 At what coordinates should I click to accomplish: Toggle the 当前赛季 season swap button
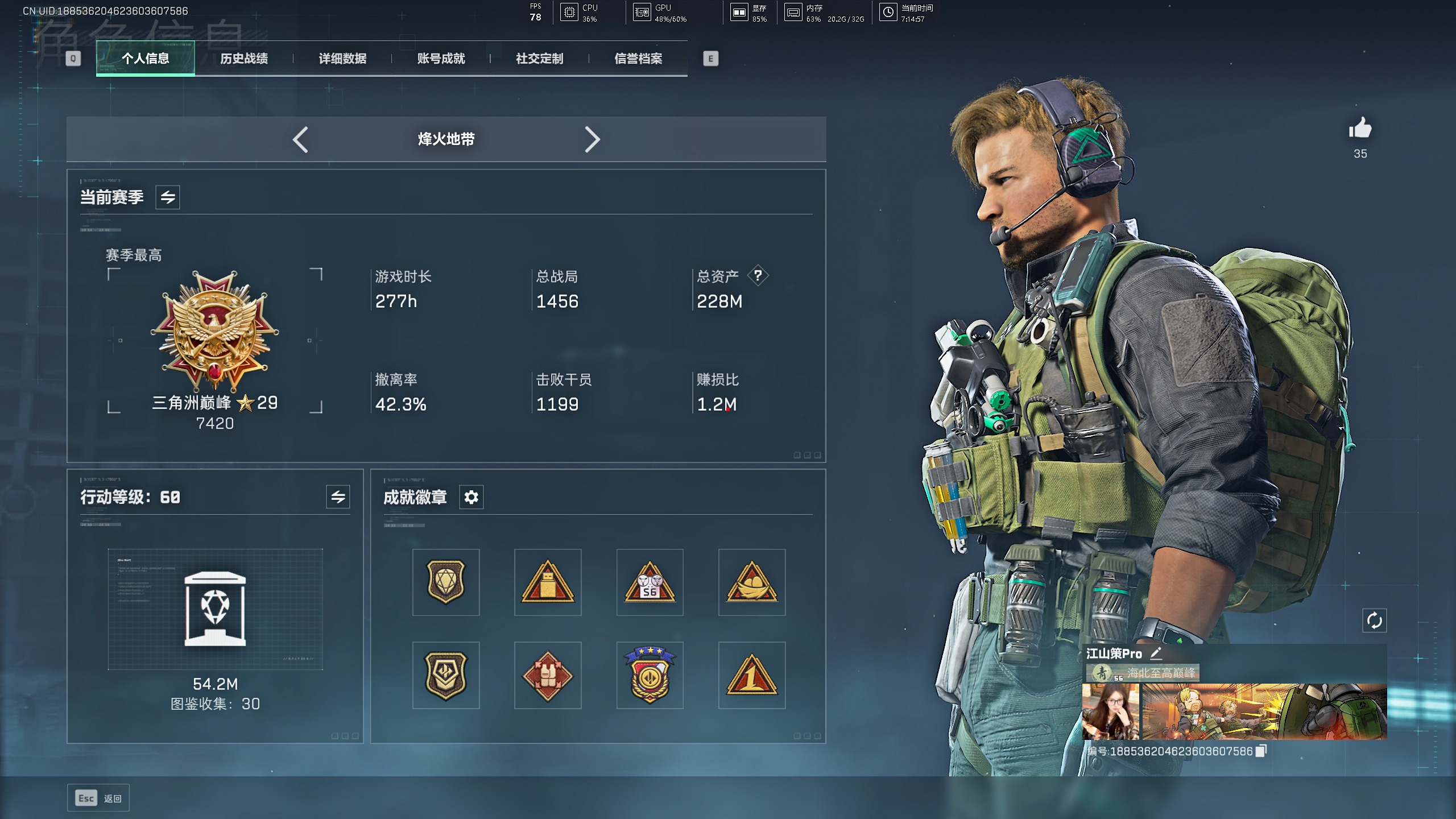pos(168,197)
